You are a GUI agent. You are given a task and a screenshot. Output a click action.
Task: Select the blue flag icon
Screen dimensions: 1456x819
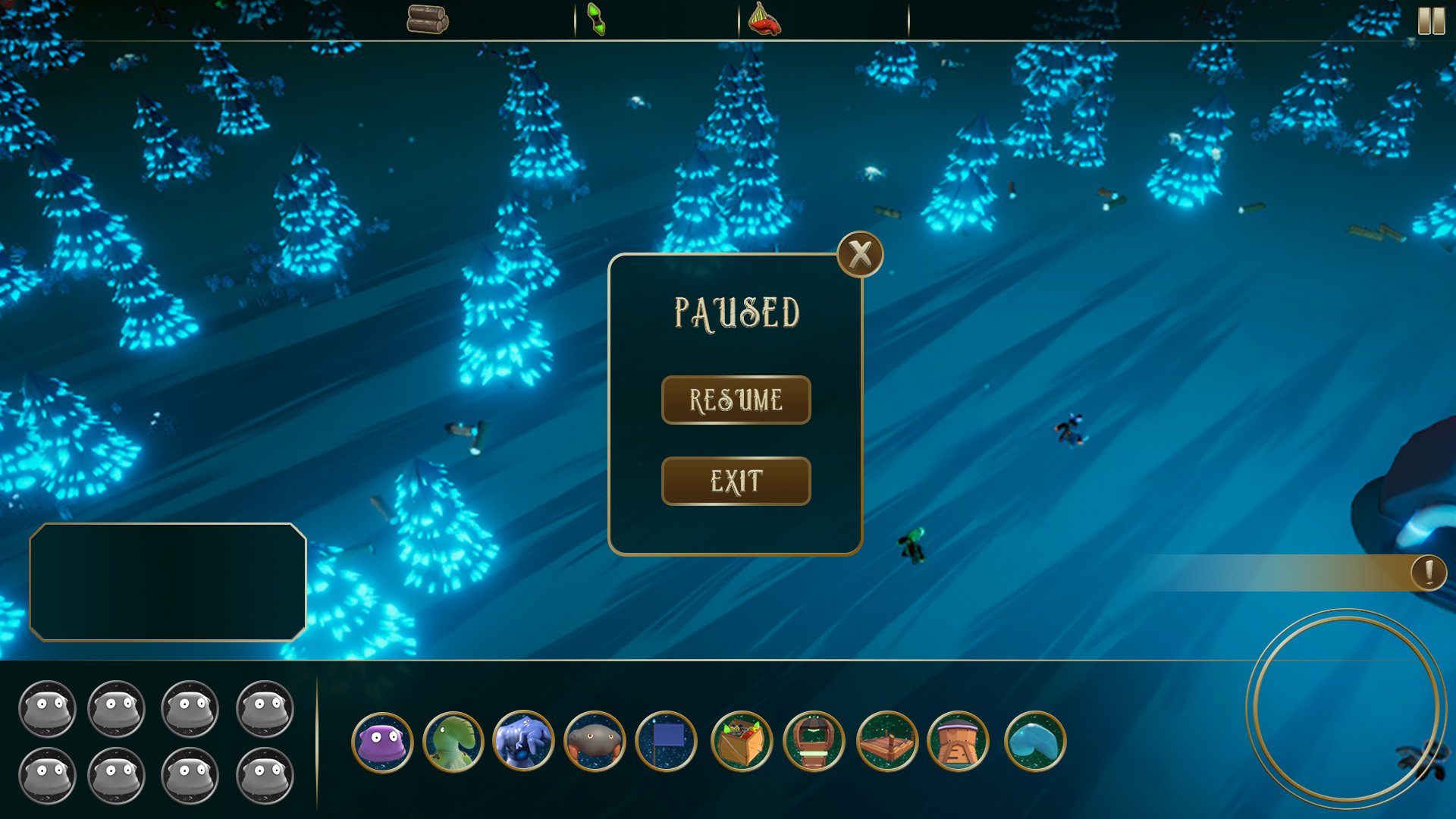pos(666,741)
